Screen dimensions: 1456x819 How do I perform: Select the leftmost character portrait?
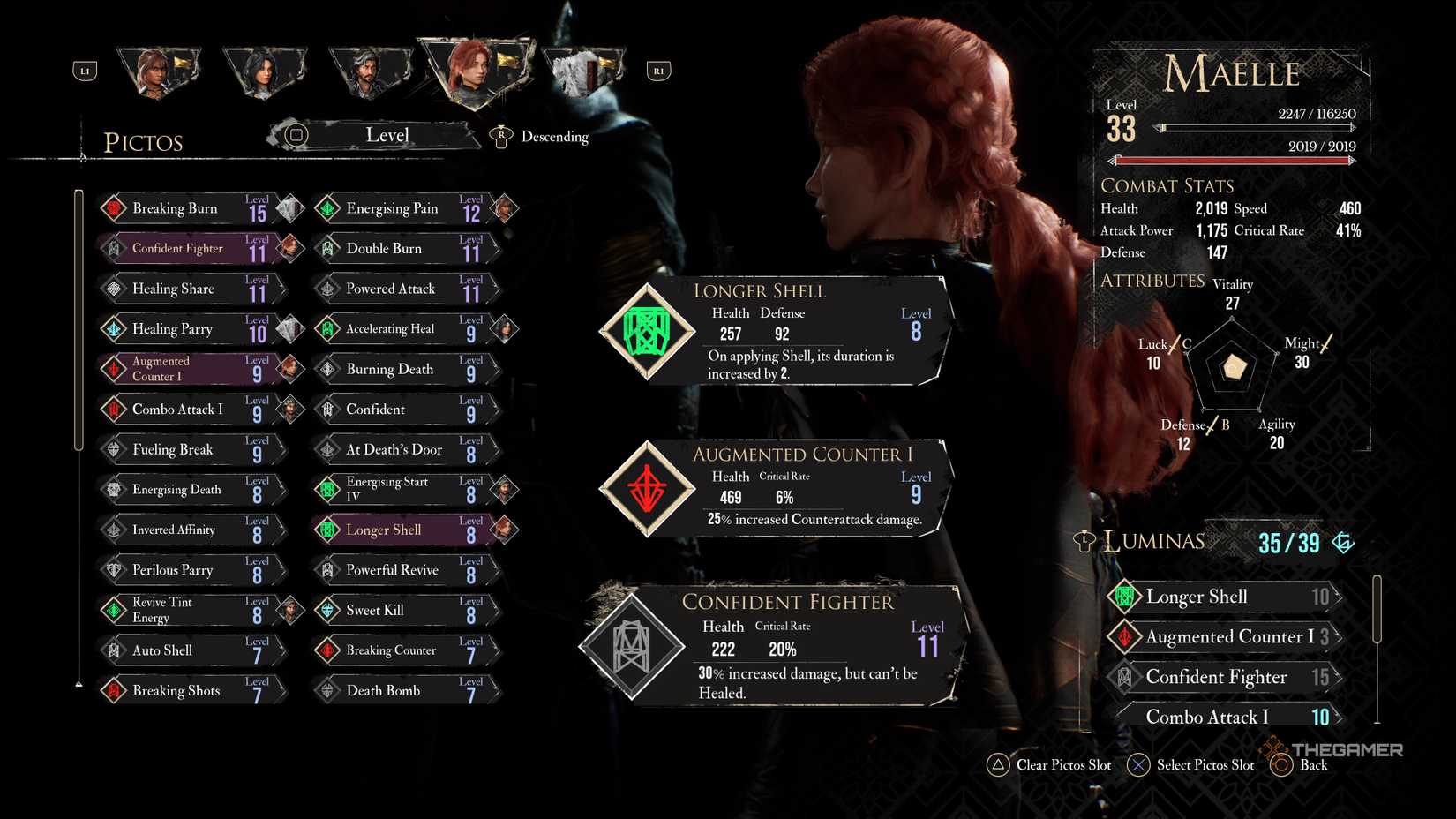157,71
